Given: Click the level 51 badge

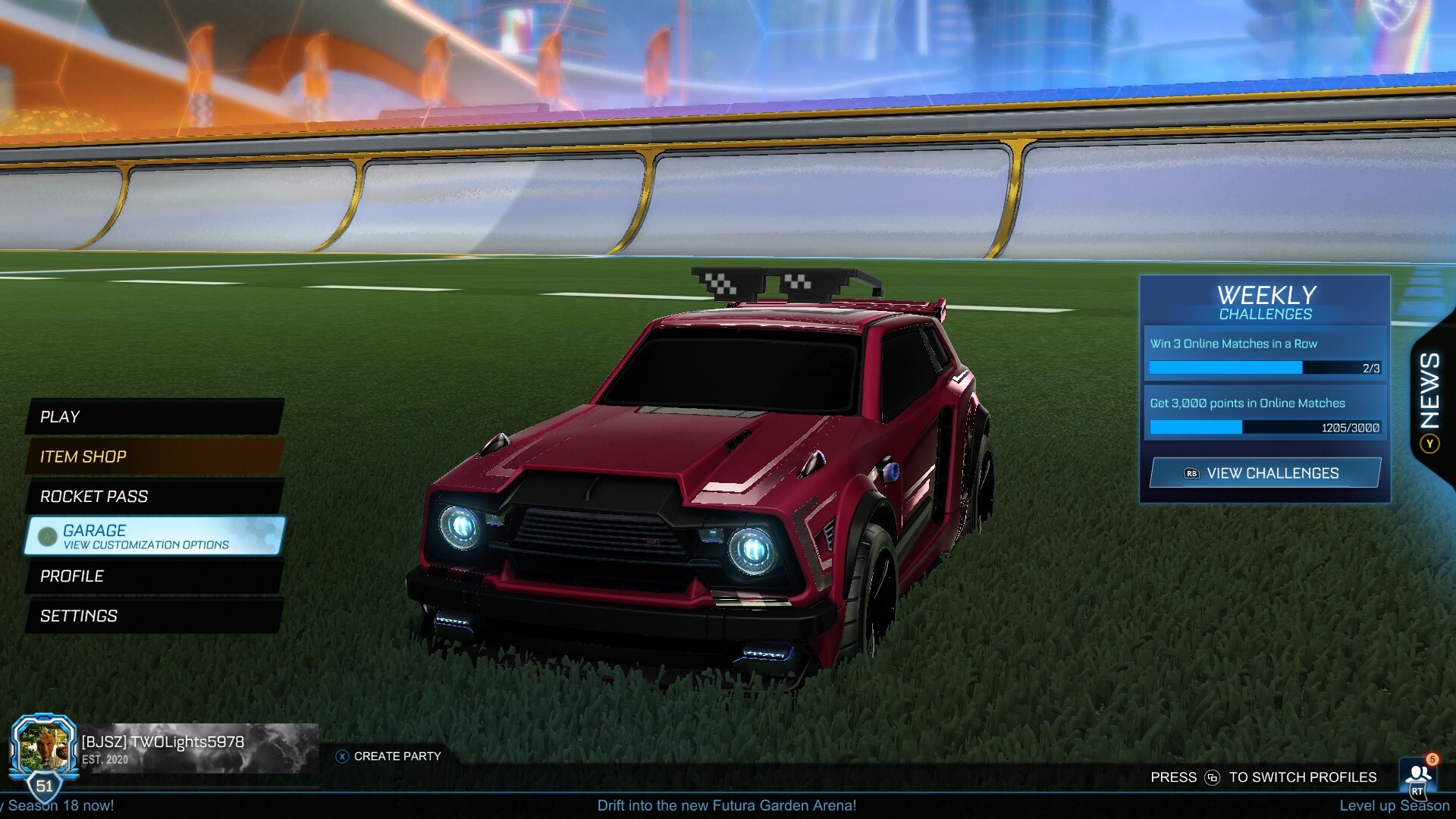Looking at the screenshot, I should pos(43,785).
